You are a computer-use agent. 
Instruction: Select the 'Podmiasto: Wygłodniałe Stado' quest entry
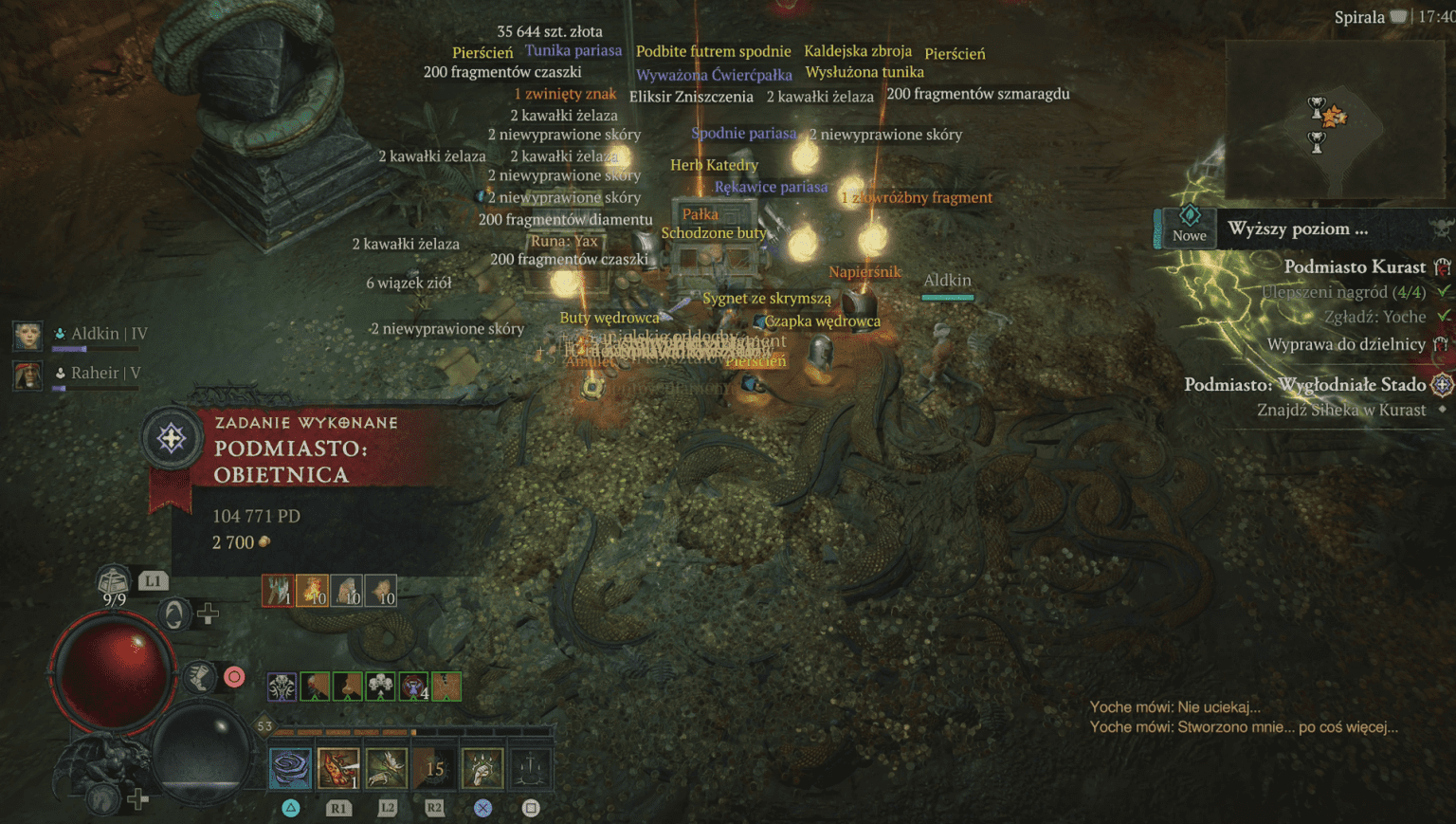[1304, 384]
